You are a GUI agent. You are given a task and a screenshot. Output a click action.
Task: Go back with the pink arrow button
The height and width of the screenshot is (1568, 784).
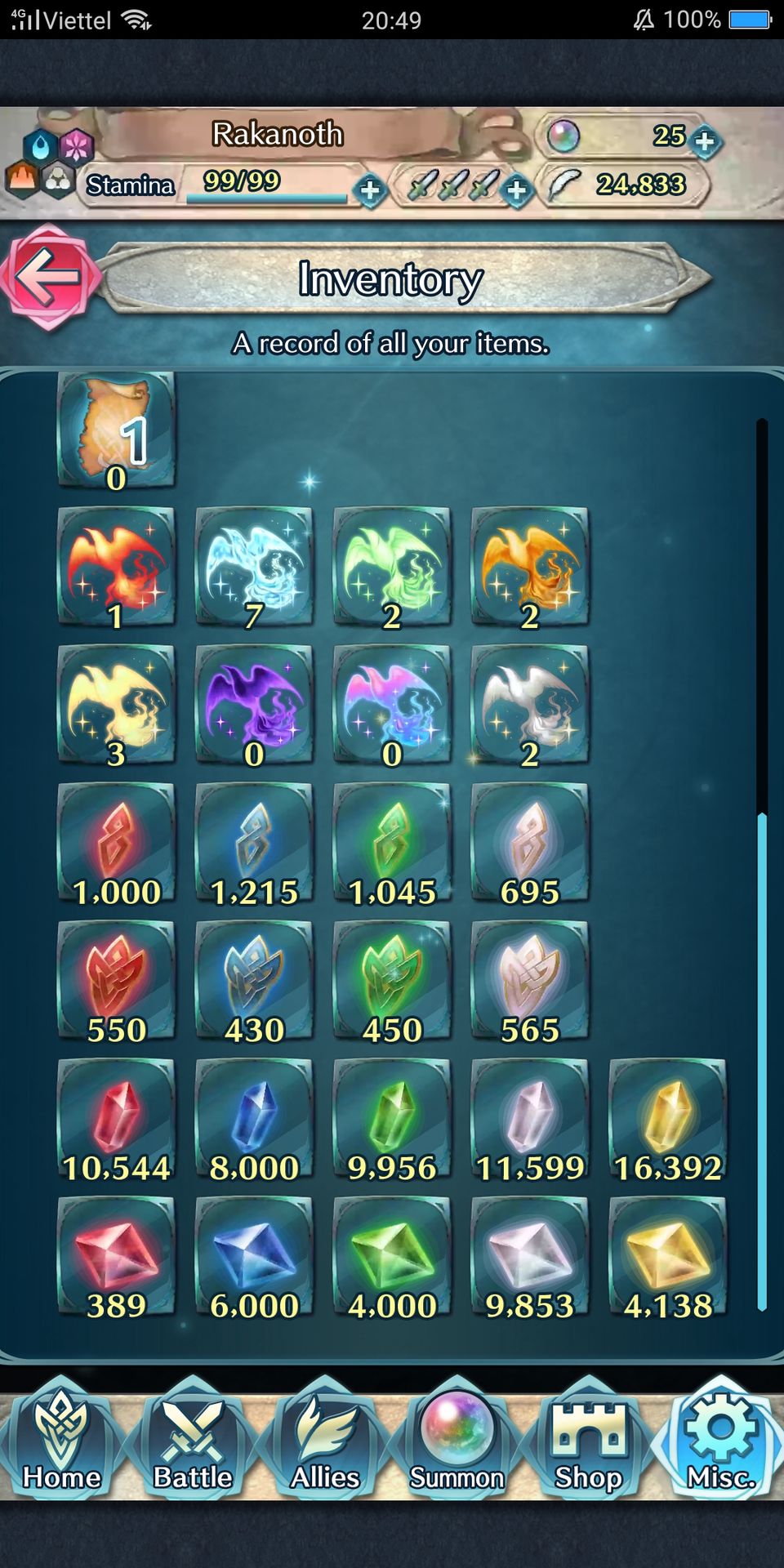49,277
